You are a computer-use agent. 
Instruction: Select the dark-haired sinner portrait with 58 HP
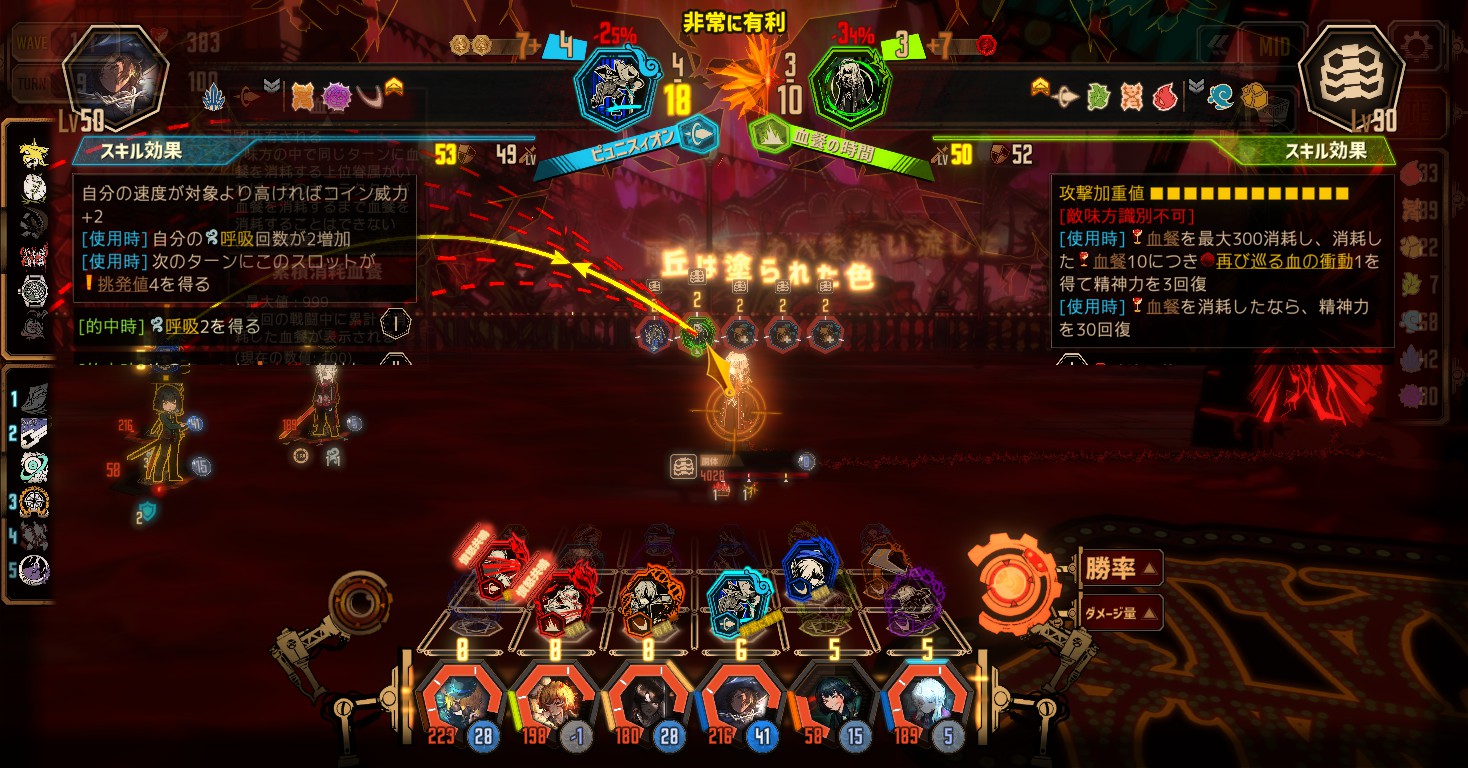tap(832, 701)
